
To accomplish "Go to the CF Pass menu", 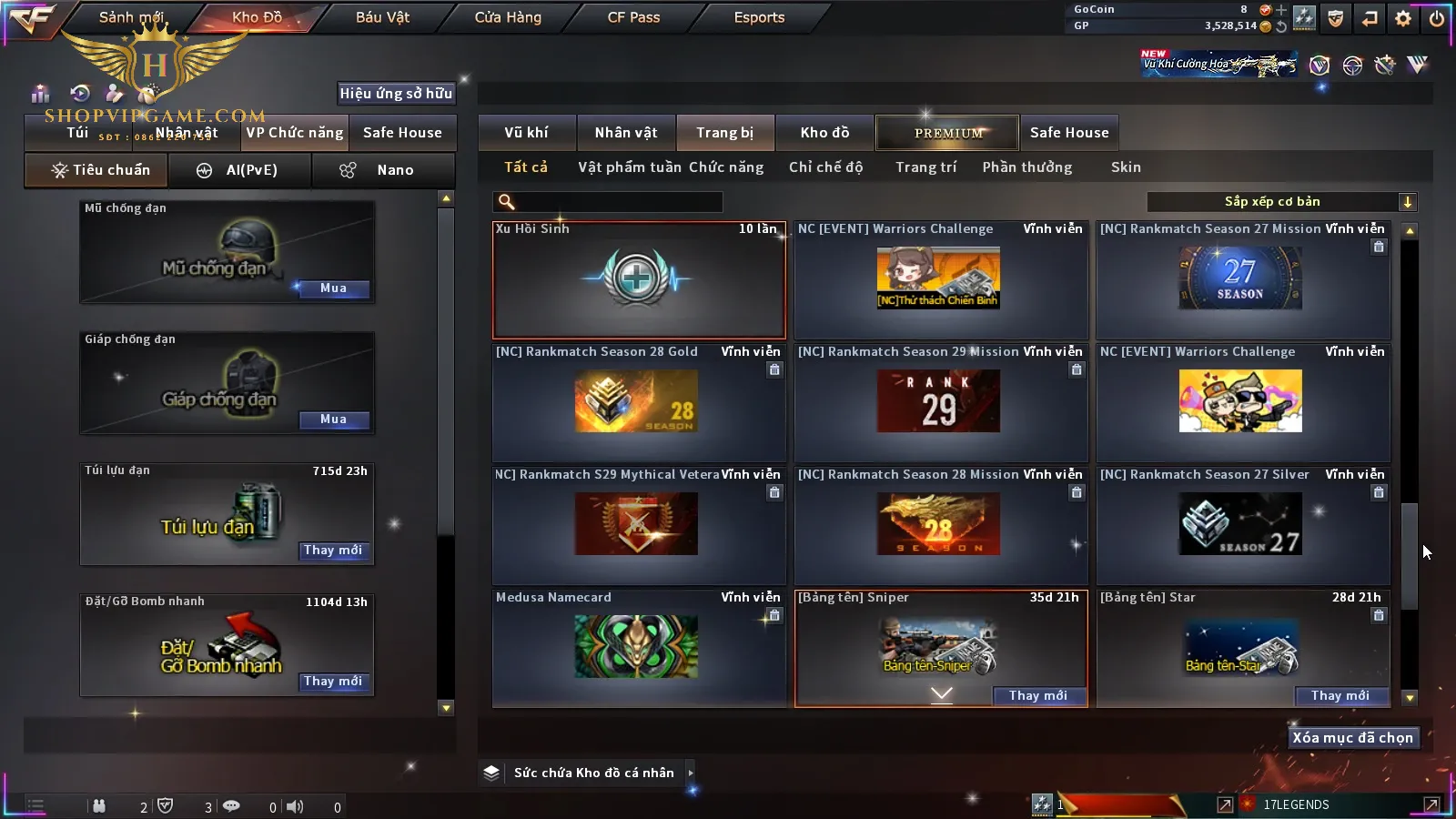I will pyautogui.click(x=633, y=17).
